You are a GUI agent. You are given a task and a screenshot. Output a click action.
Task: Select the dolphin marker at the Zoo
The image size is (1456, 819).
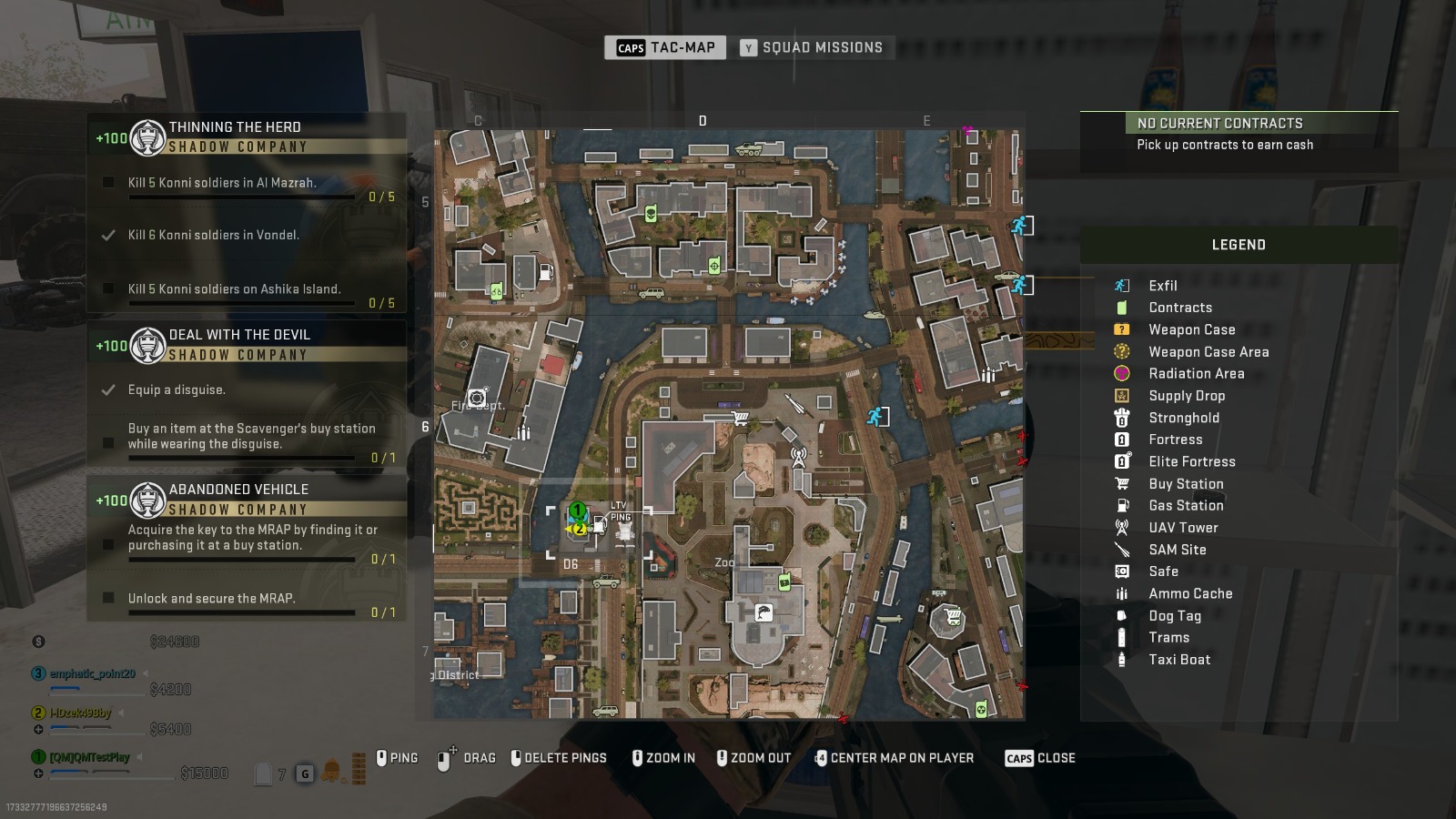(763, 612)
